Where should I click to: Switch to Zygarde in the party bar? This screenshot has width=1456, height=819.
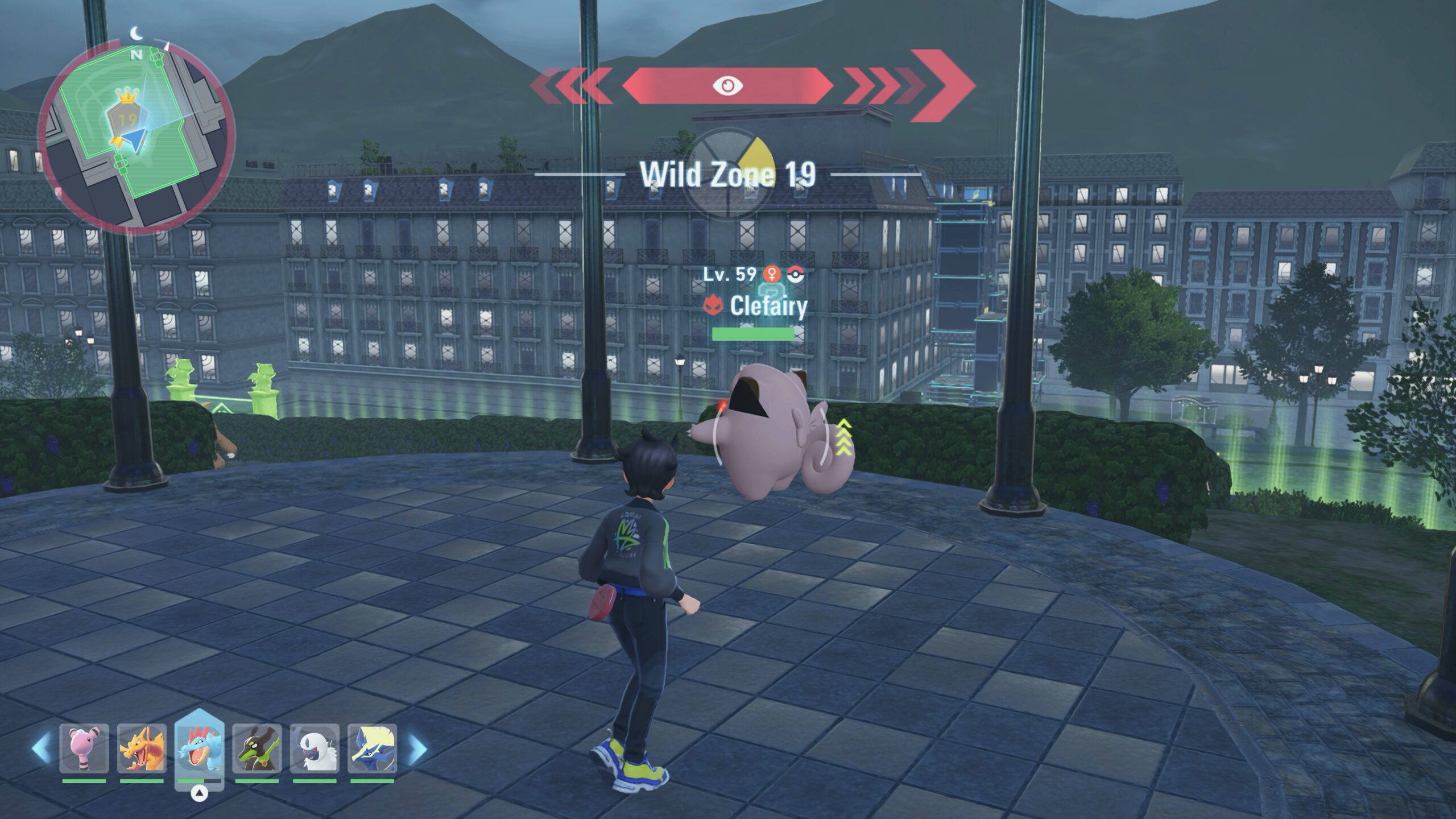(x=257, y=748)
